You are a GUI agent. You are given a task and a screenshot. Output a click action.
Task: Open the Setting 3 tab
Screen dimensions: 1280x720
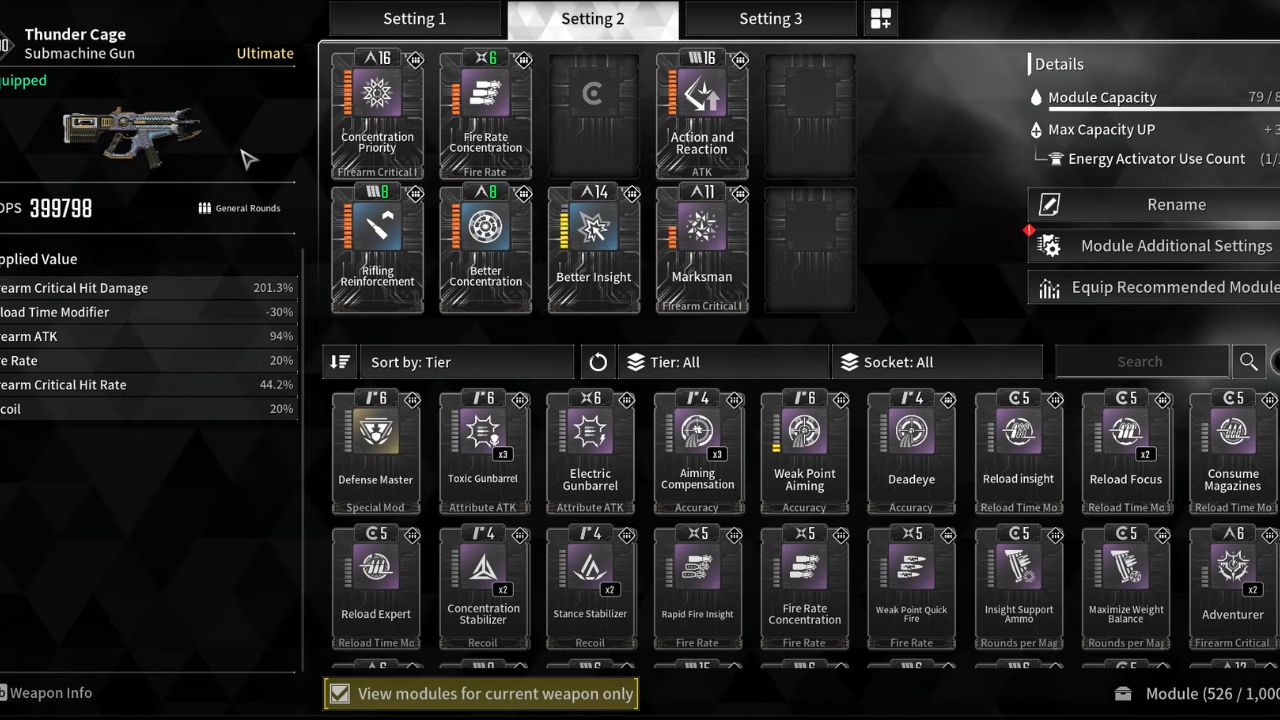[770, 19]
